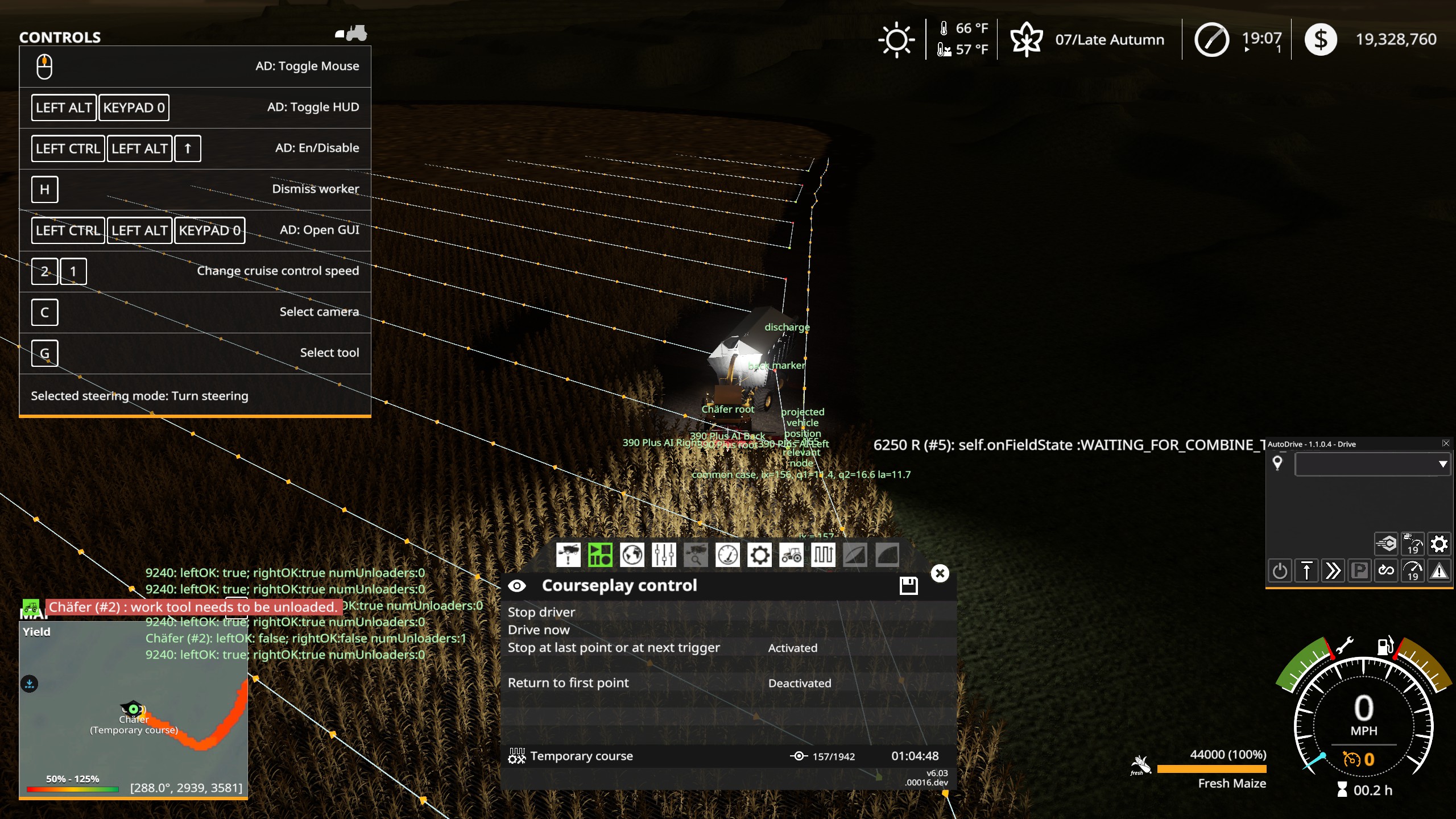Screen dimensions: 1456x819
Task: Open the Courseplay sliders settings tab
Action: (x=664, y=555)
